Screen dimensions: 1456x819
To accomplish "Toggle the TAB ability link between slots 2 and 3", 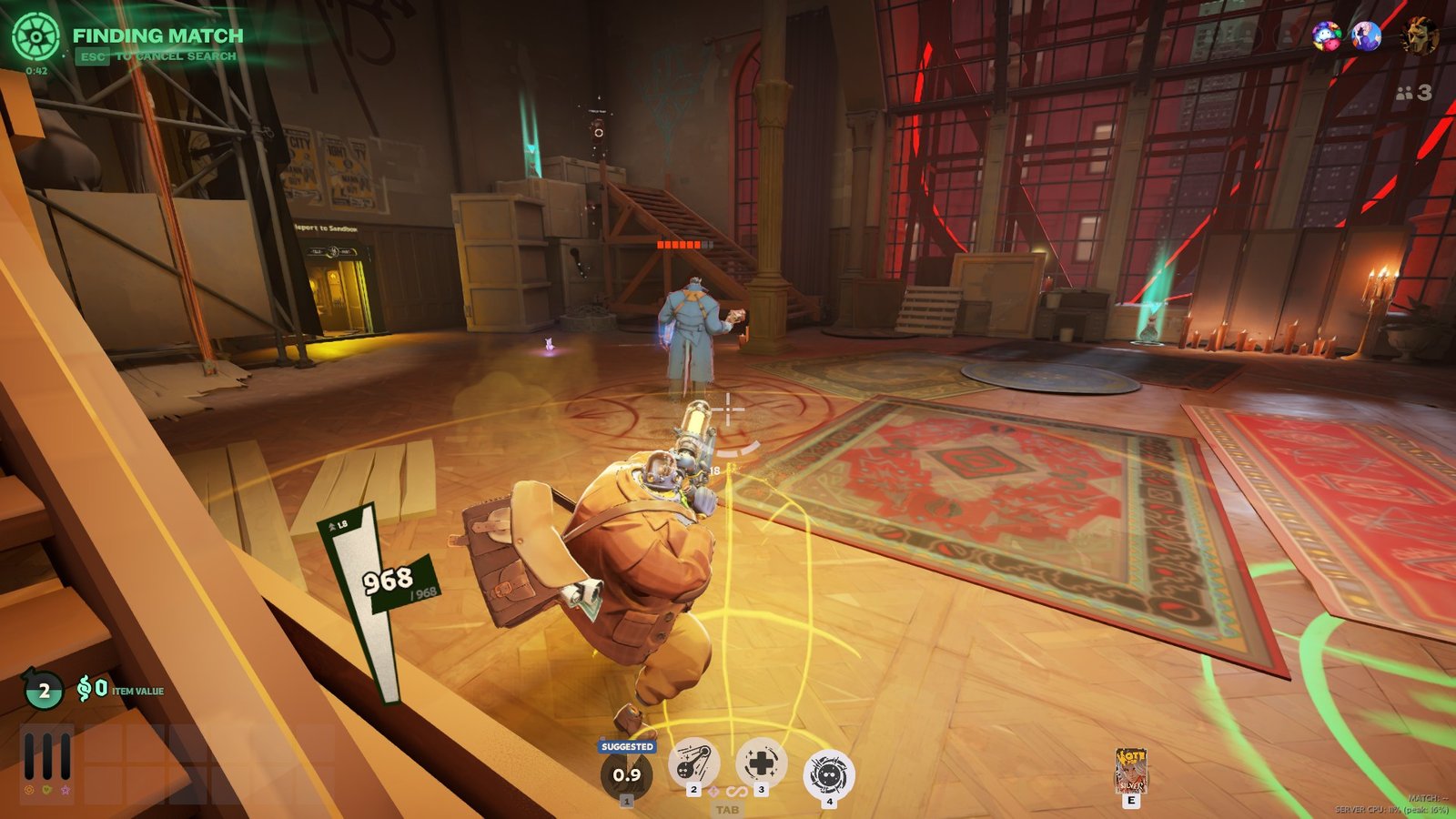I will click(x=737, y=789).
